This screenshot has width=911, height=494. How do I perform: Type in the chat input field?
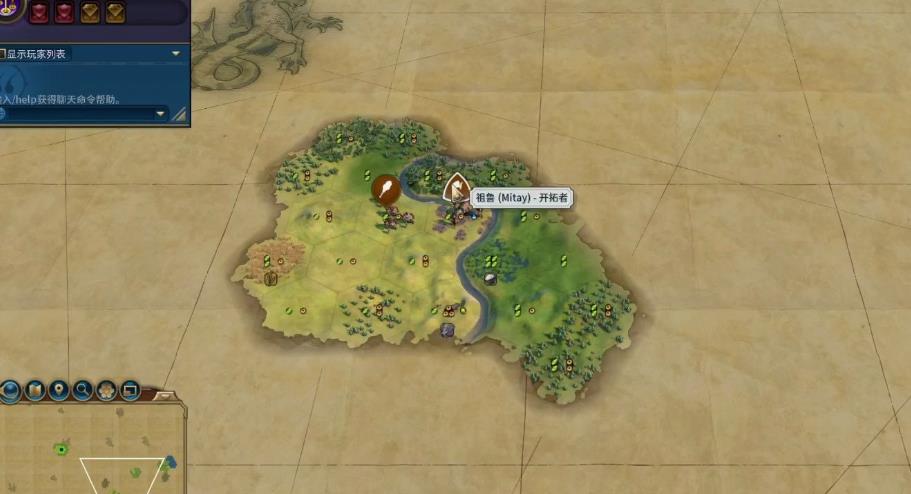click(x=80, y=114)
